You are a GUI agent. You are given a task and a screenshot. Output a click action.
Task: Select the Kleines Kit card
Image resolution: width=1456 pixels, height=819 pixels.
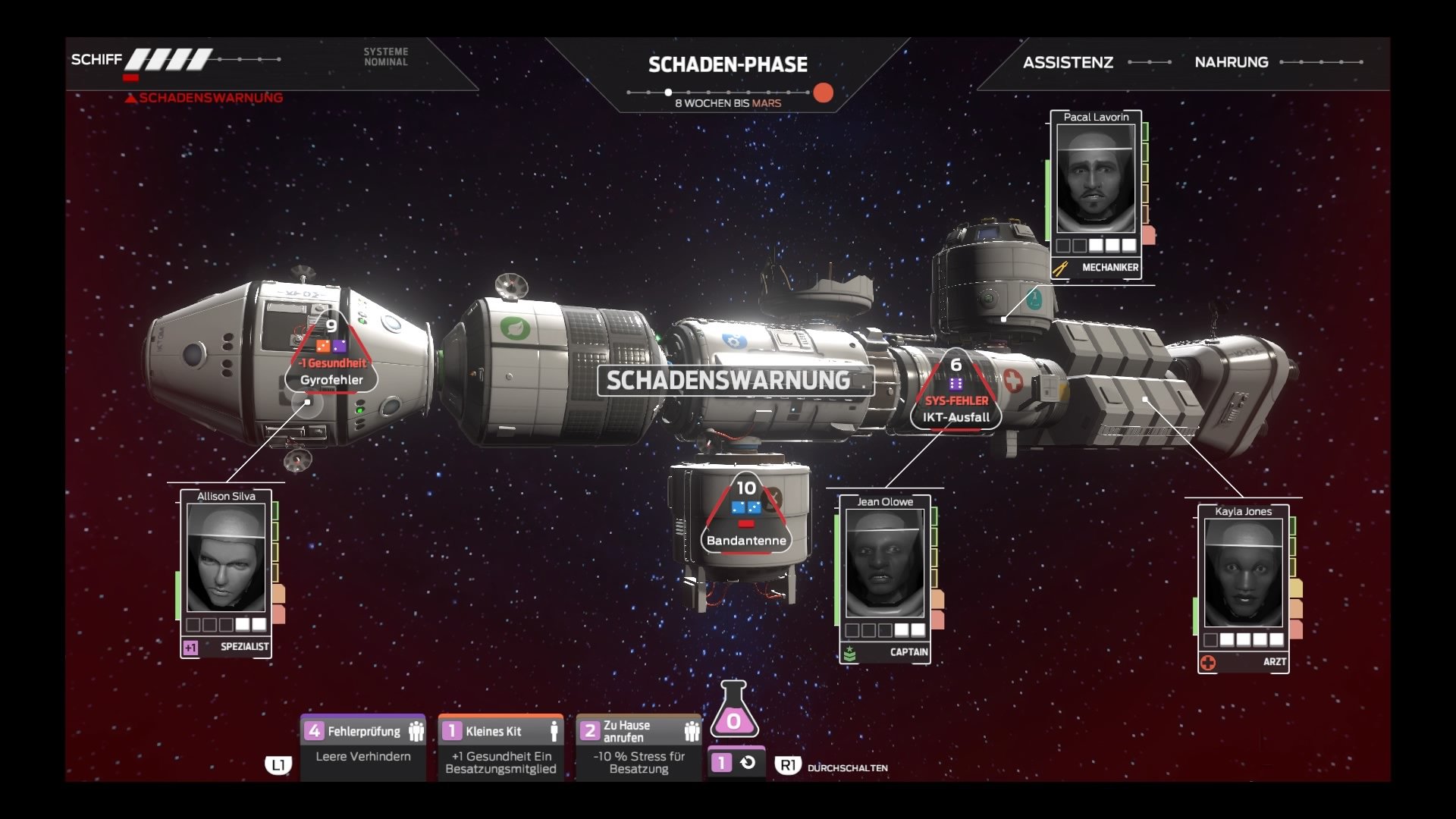point(500,745)
